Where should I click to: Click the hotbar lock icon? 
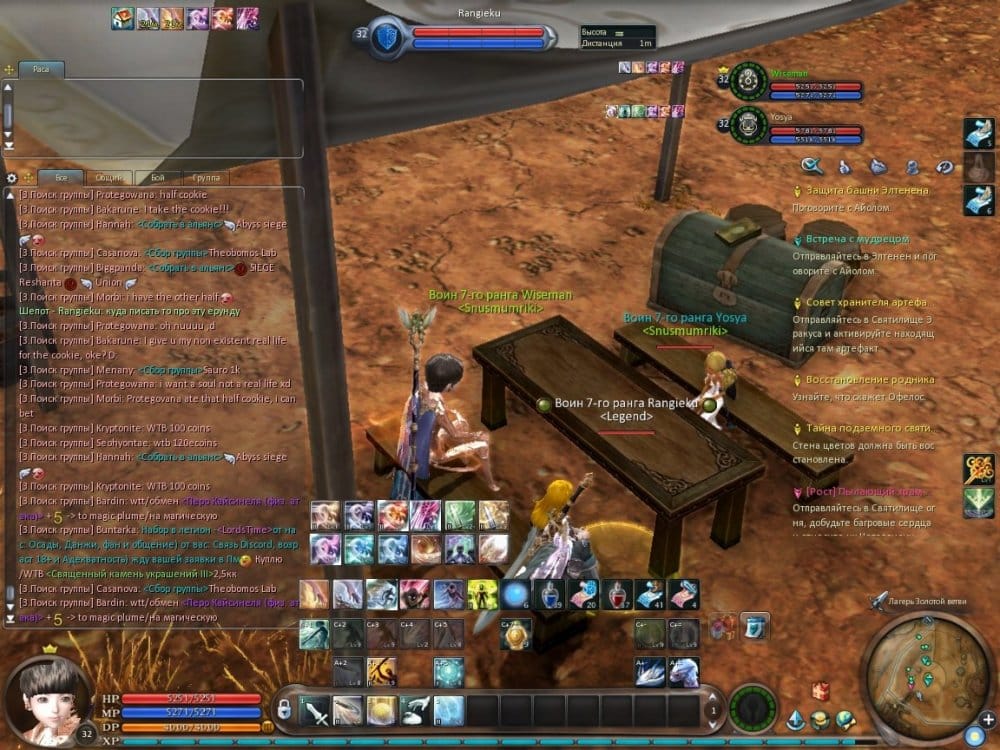click(x=285, y=709)
